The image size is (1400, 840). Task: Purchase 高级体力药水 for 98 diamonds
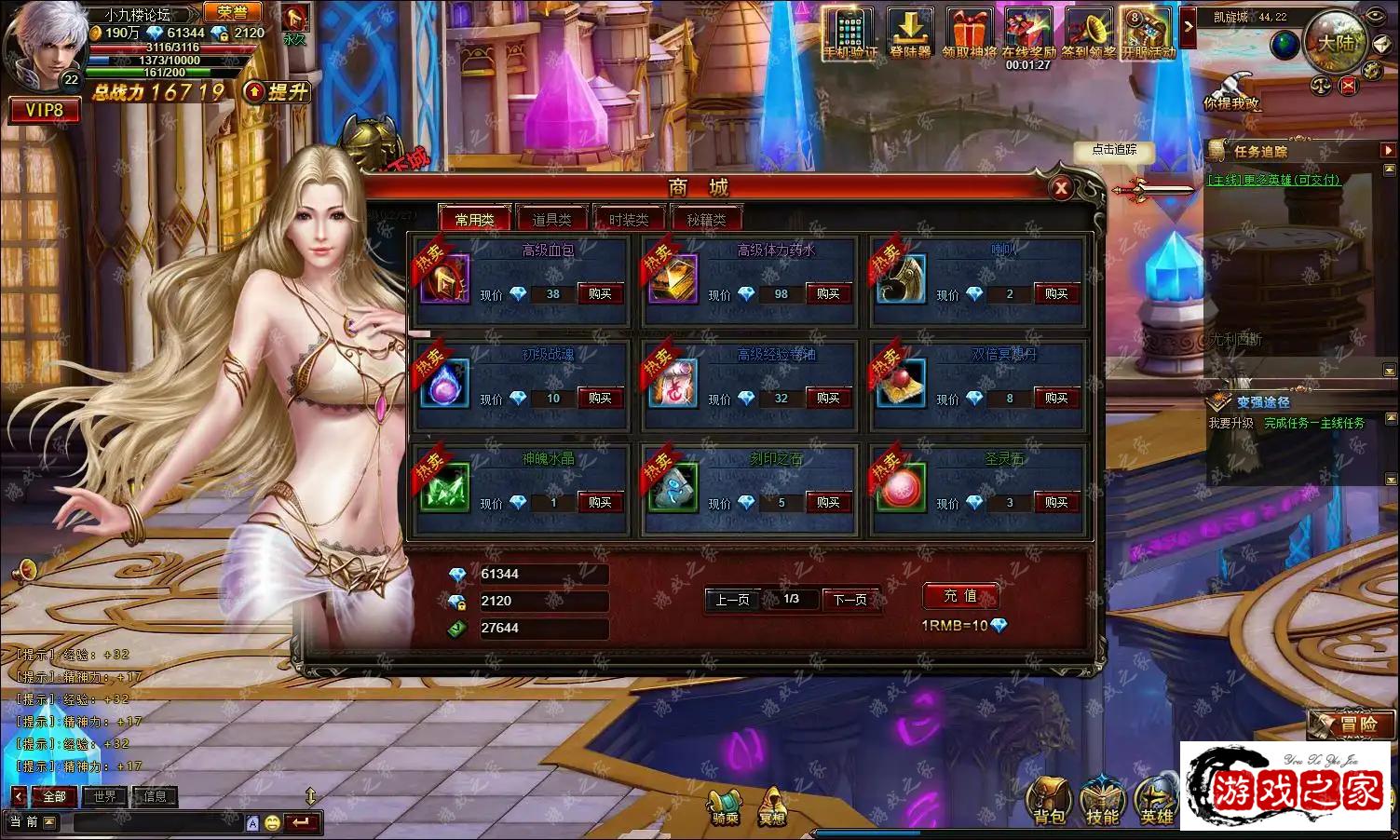coord(828,293)
